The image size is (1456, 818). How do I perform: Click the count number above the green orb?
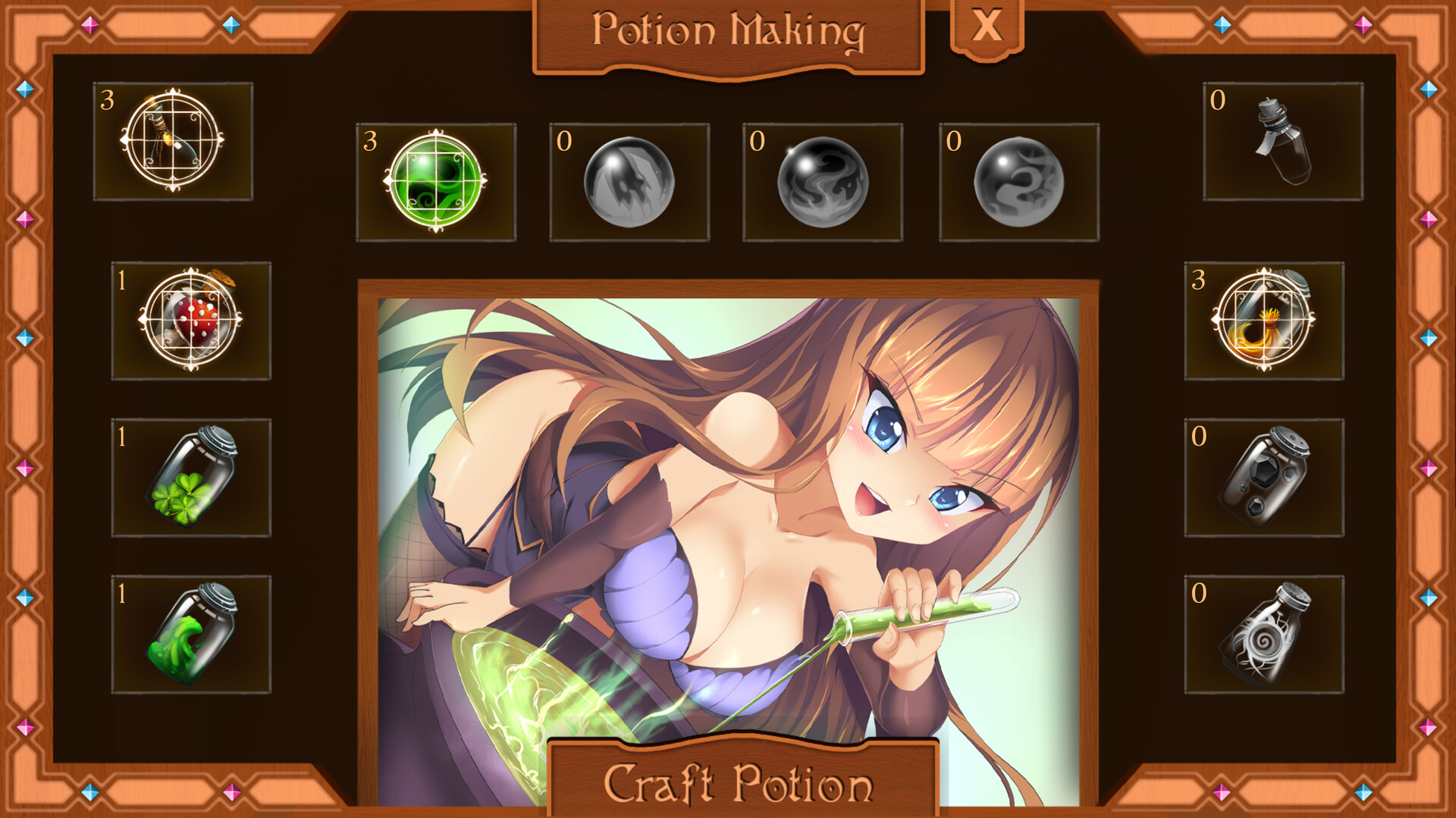tap(371, 142)
